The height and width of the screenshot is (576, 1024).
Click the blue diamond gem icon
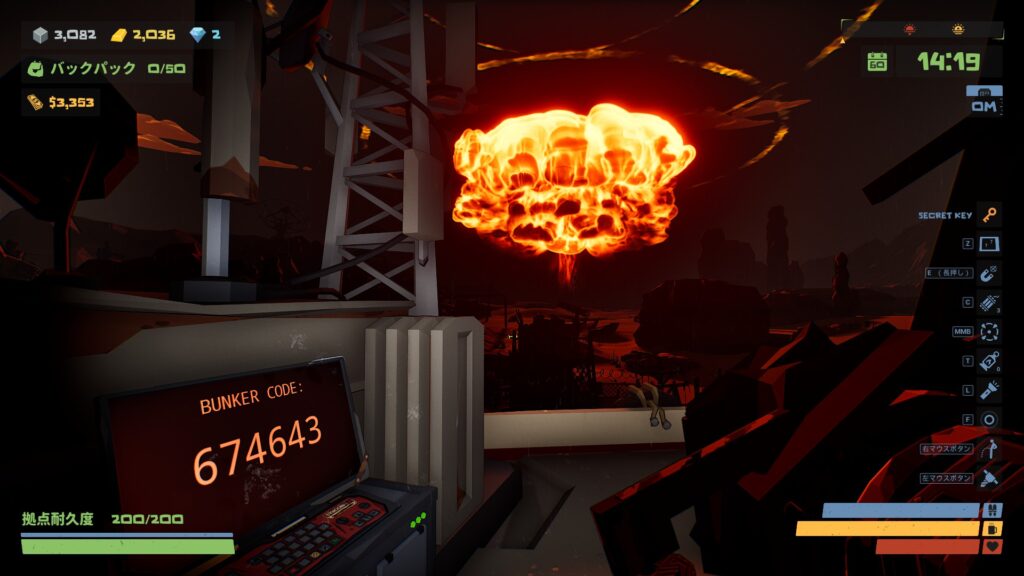pyautogui.click(x=197, y=35)
